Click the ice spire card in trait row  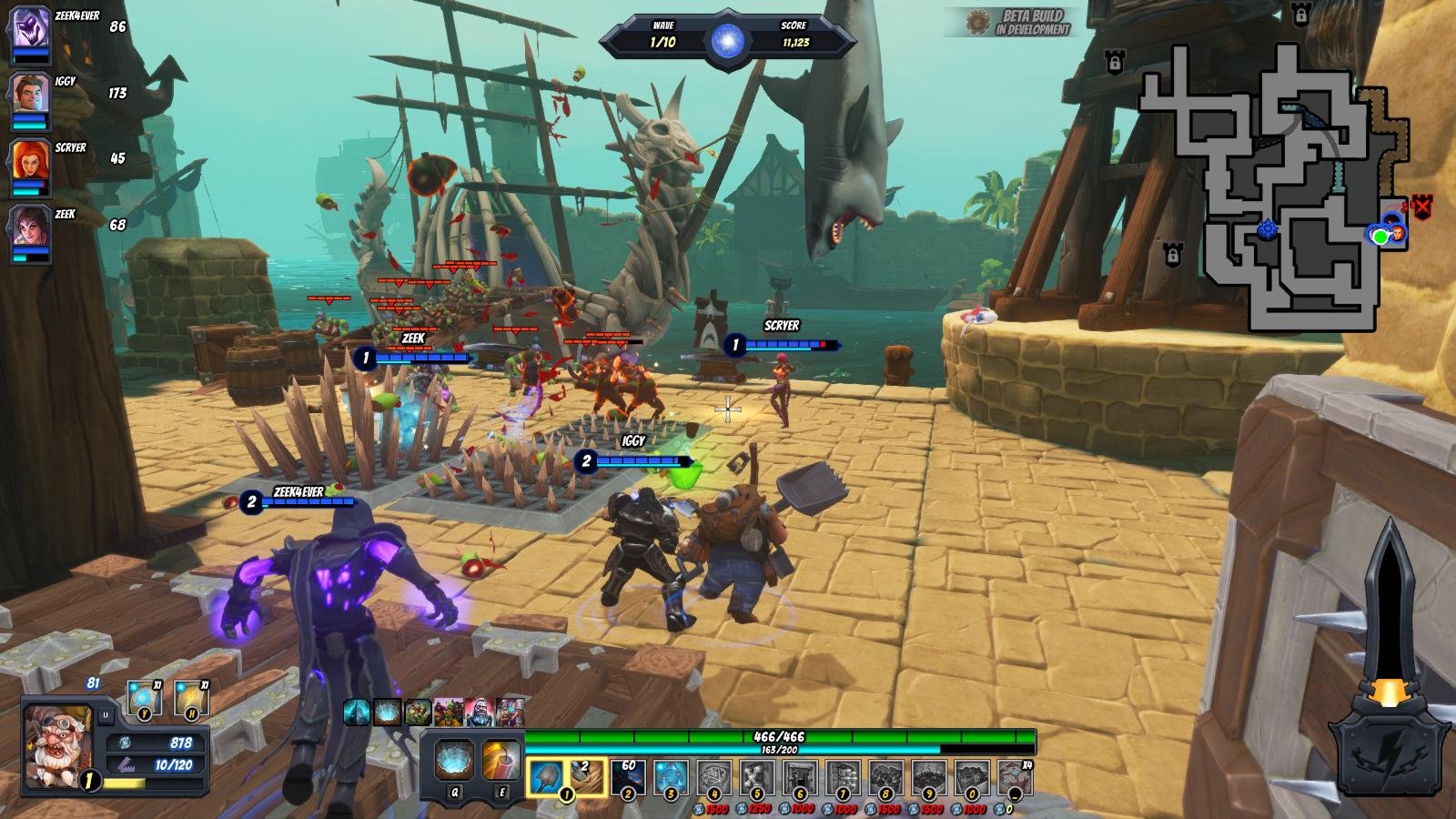point(356,712)
